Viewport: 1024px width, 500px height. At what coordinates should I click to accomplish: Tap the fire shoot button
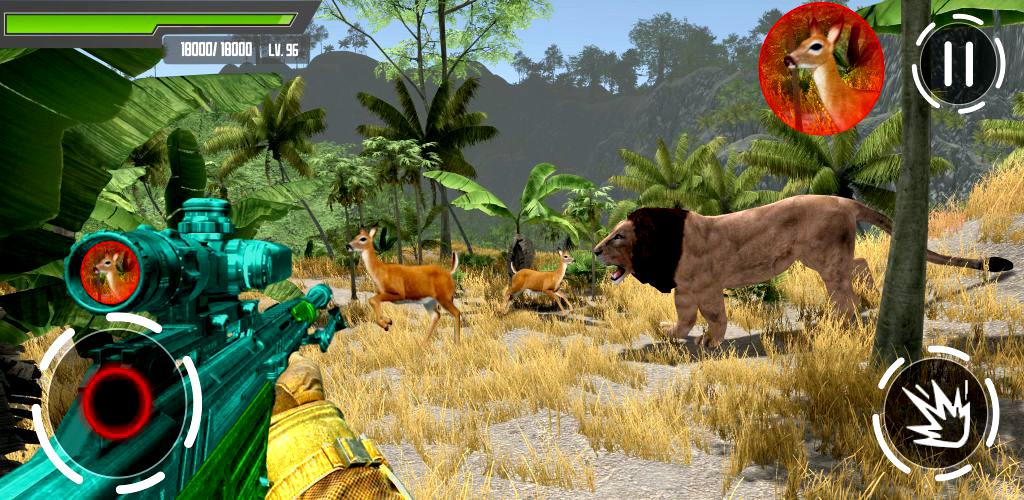pos(935,411)
